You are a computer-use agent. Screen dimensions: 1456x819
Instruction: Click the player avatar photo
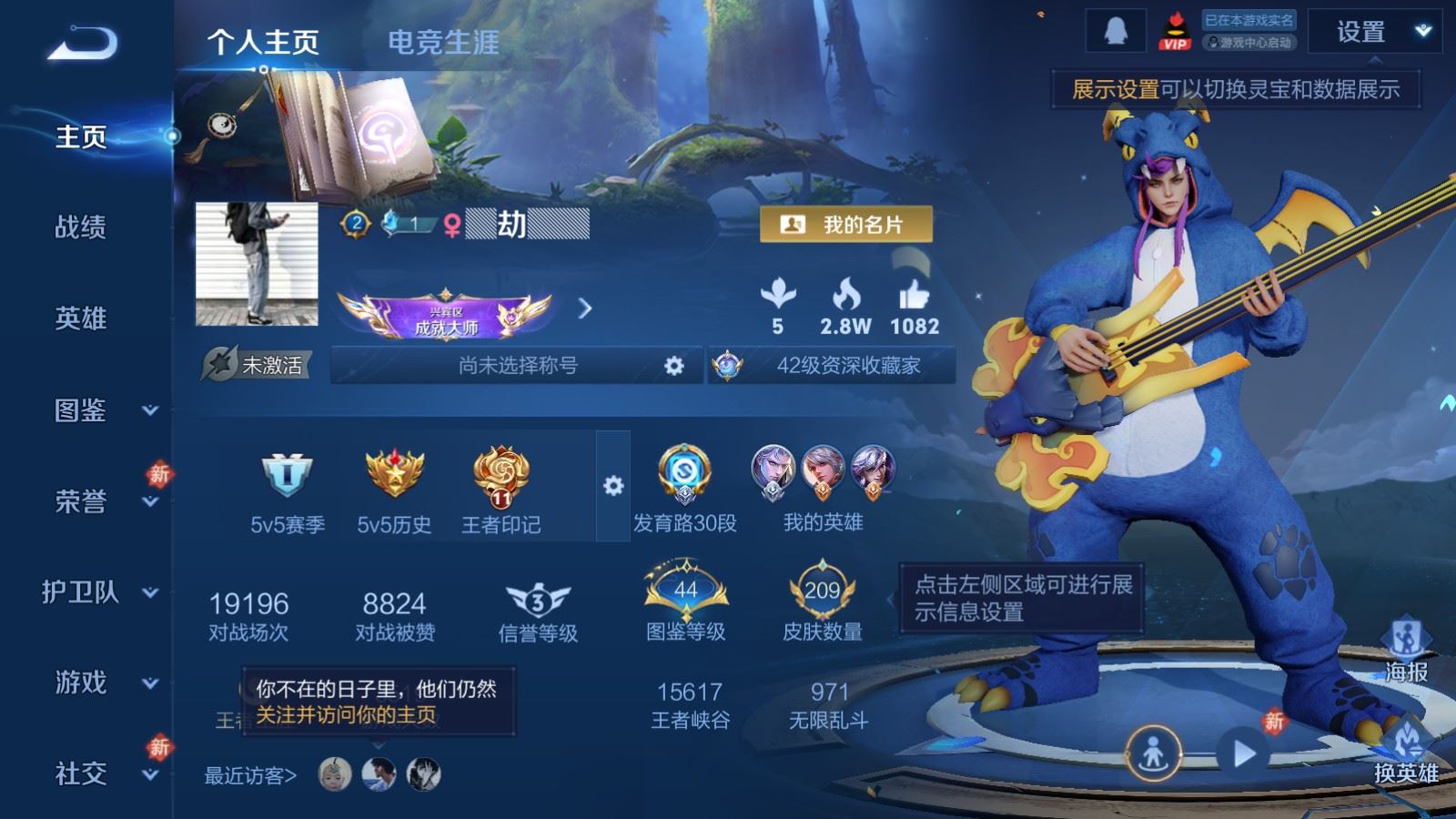[257, 264]
